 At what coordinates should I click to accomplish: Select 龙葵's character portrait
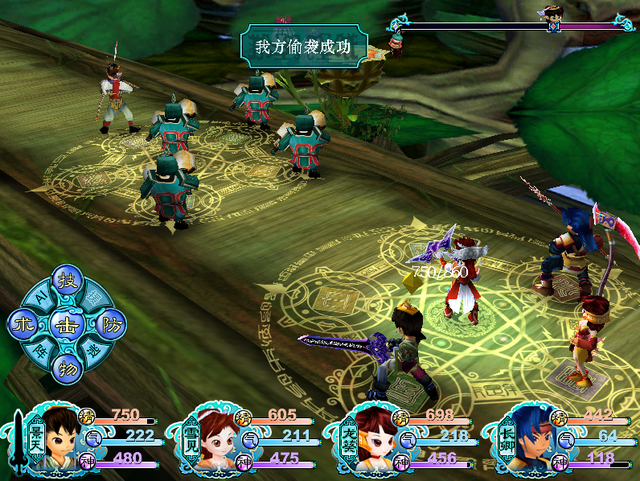[366, 438]
